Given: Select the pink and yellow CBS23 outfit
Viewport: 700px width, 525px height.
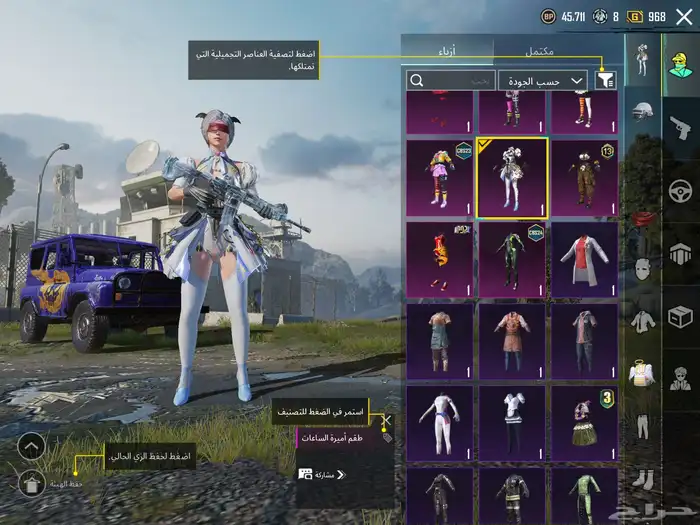Looking at the screenshot, I should coord(440,178).
